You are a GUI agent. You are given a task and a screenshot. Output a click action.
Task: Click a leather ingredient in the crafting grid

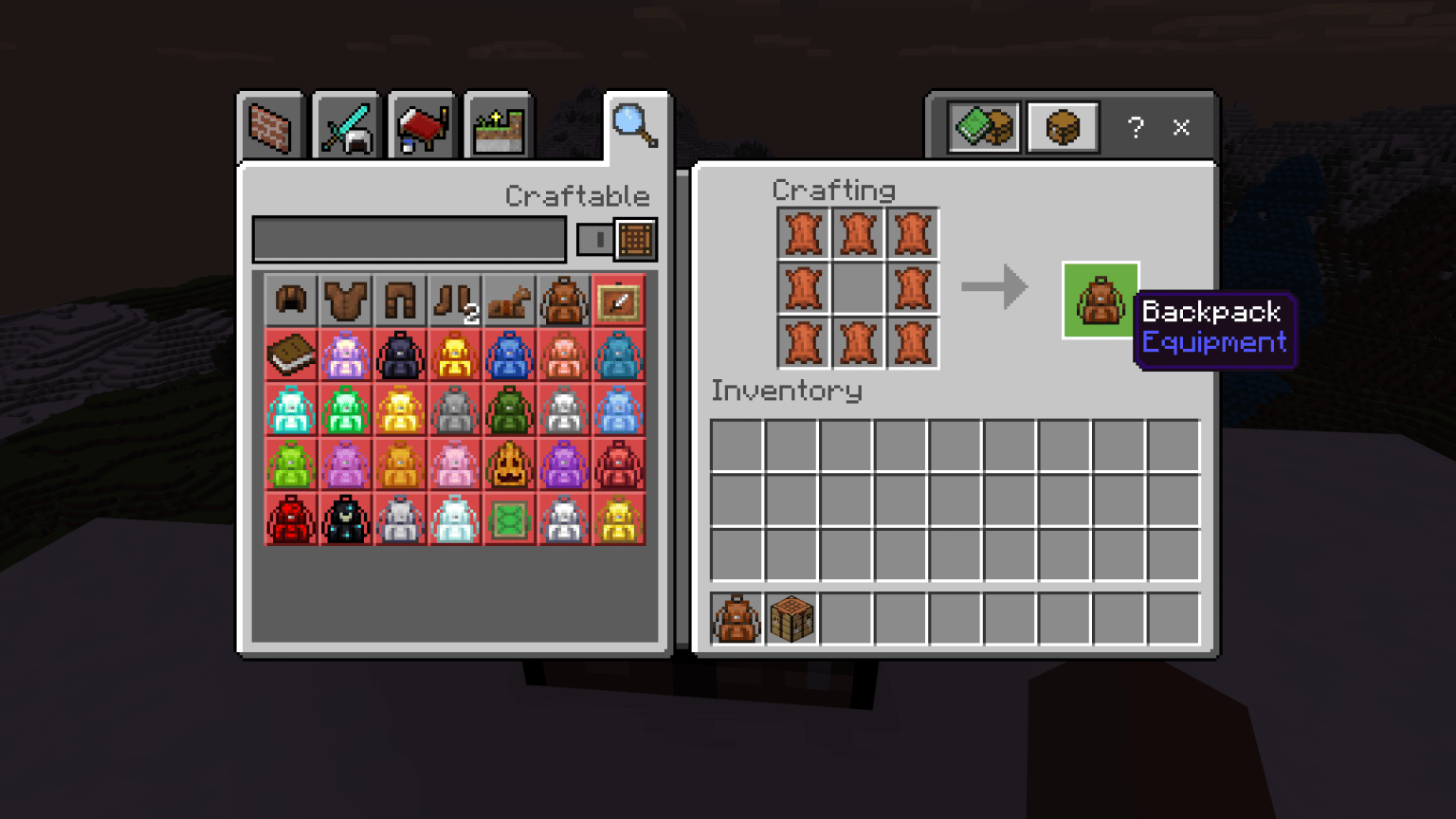[x=804, y=234]
